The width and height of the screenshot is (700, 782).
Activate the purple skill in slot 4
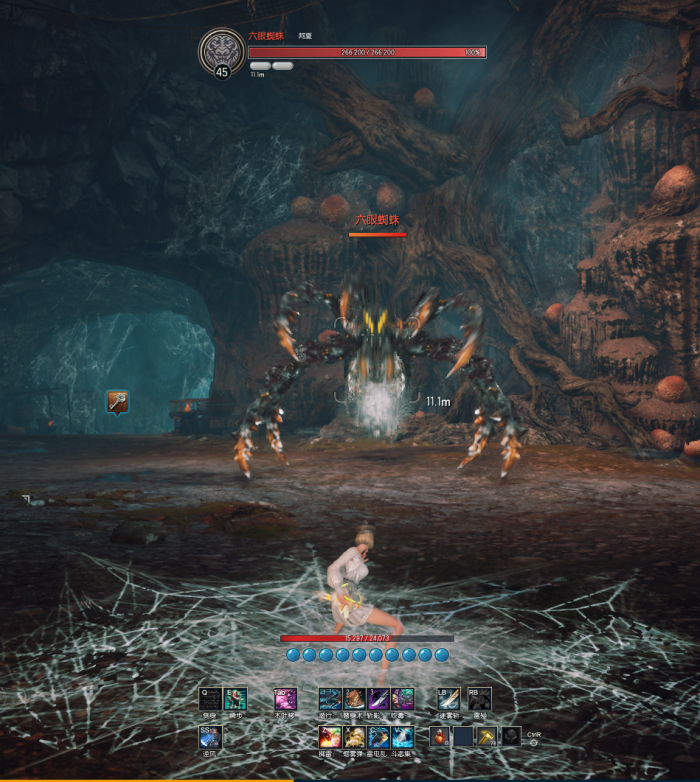[402, 699]
